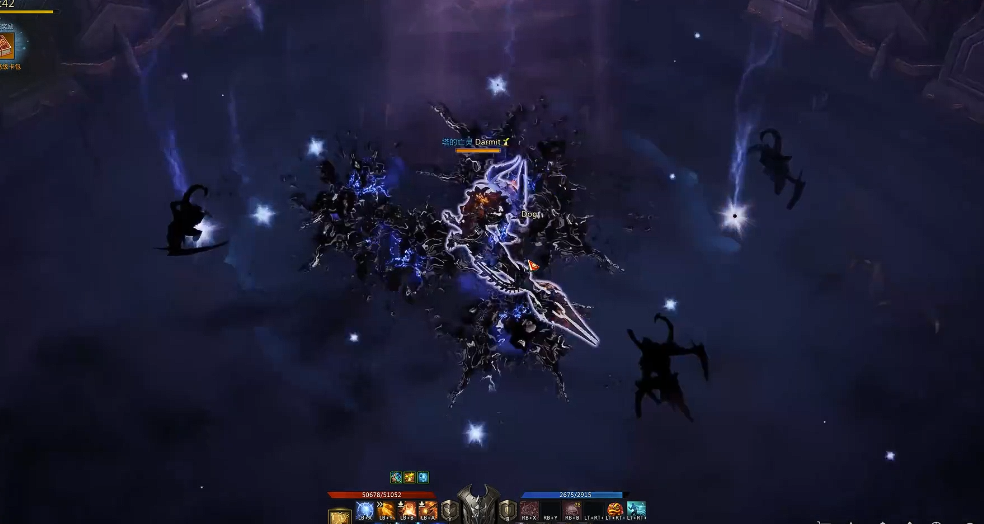The height and width of the screenshot is (524, 984).
Task: Inspect the green-blue buff icon
Action: tap(396, 478)
